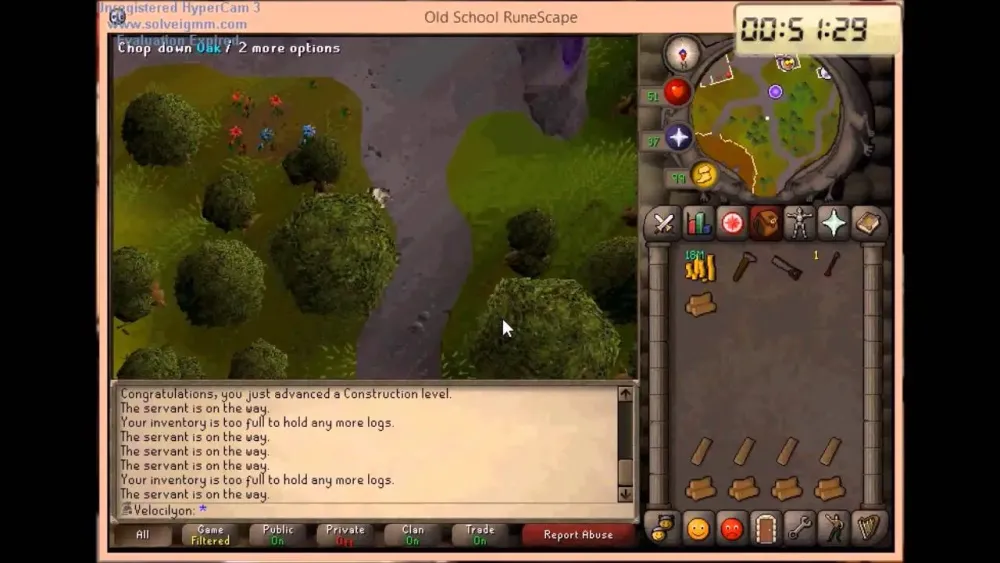Toggle the Private chat setting
The width and height of the screenshot is (1000, 563).
tap(345, 535)
